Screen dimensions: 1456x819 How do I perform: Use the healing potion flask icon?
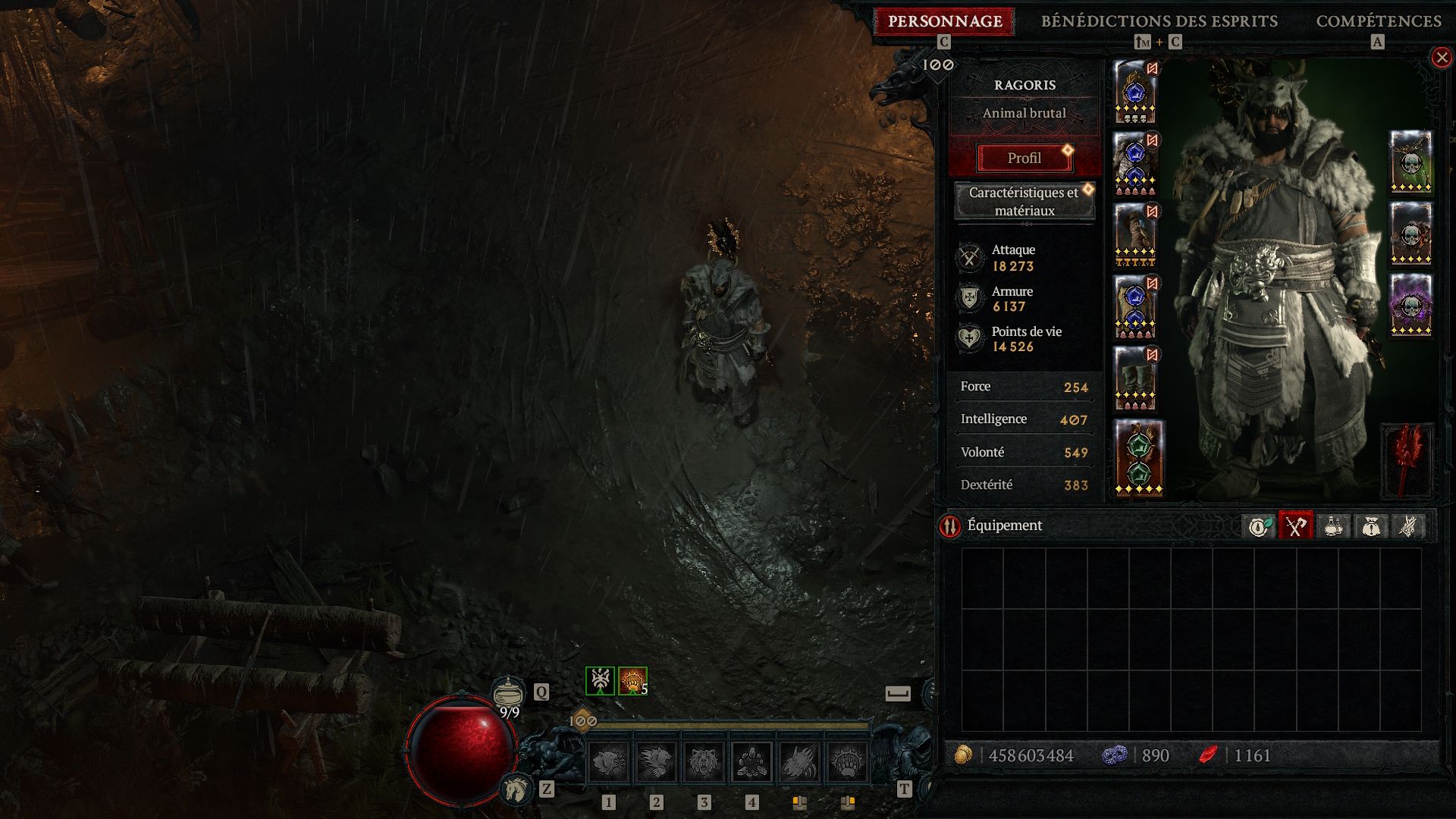tap(508, 692)
